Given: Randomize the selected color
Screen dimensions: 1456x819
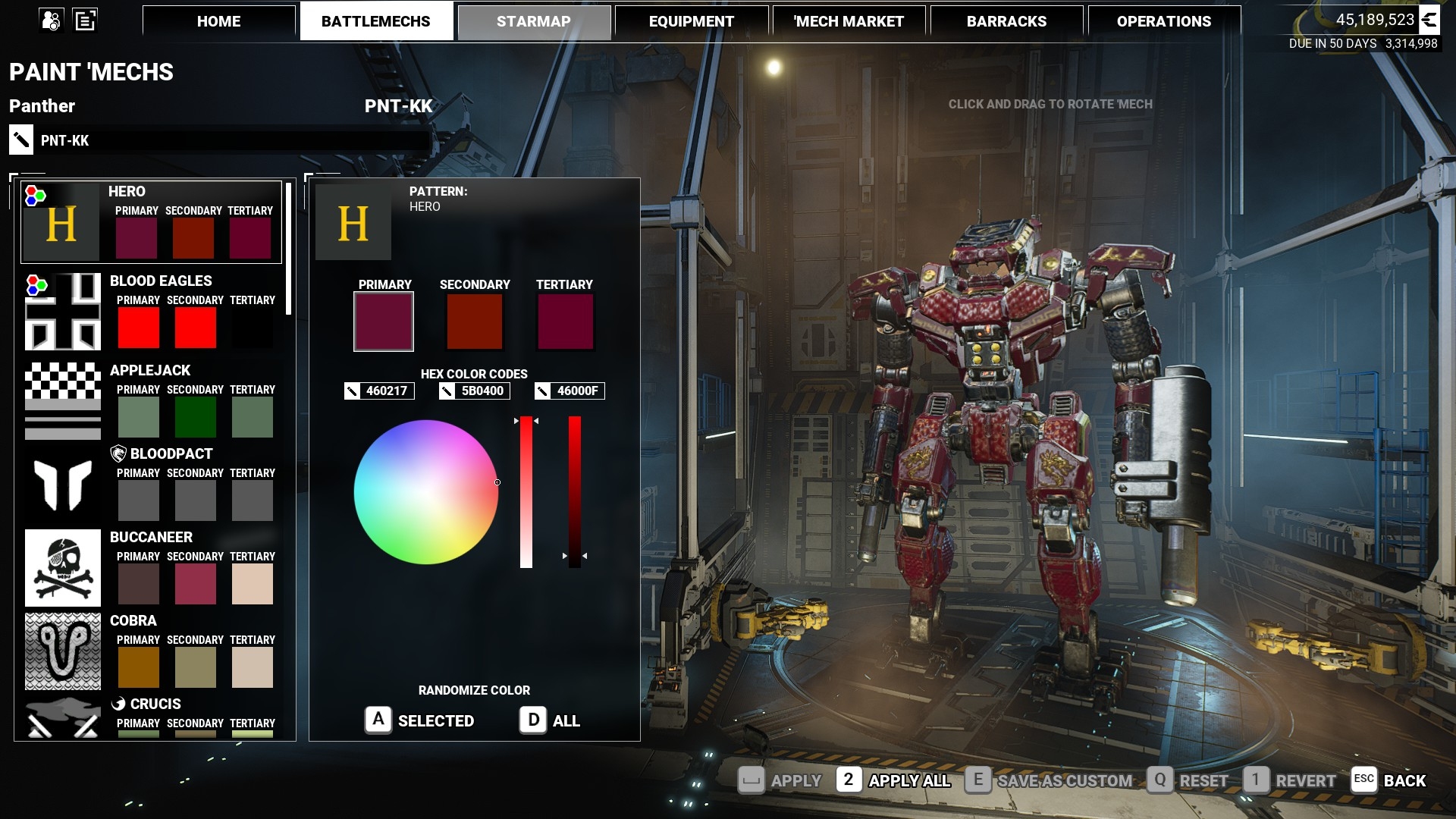Looking at the screenshot, I should pyautogui.click(x=420, y=720).
